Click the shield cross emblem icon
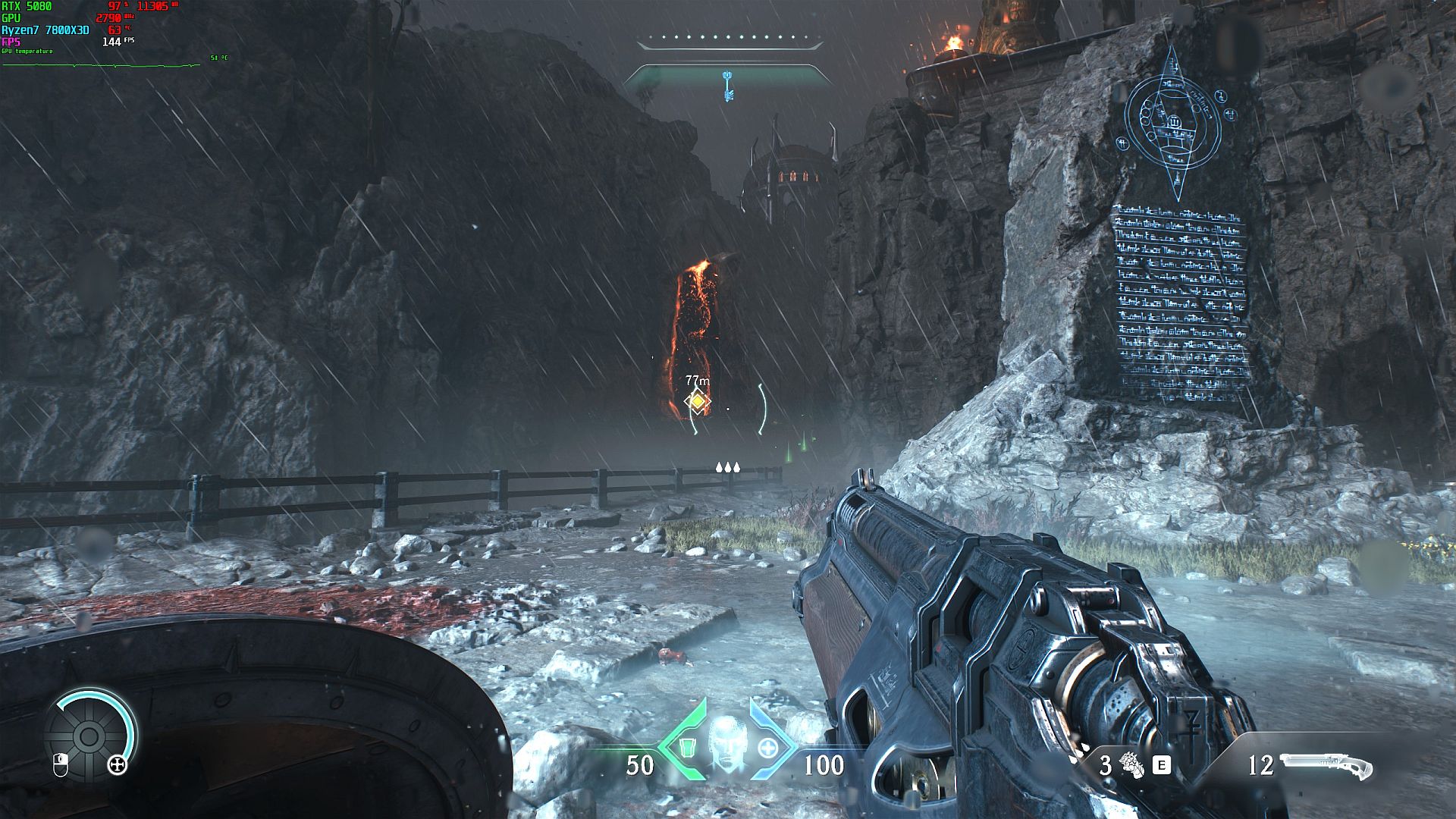Viewport: 1456px width, 819px height. click(118, 765)
